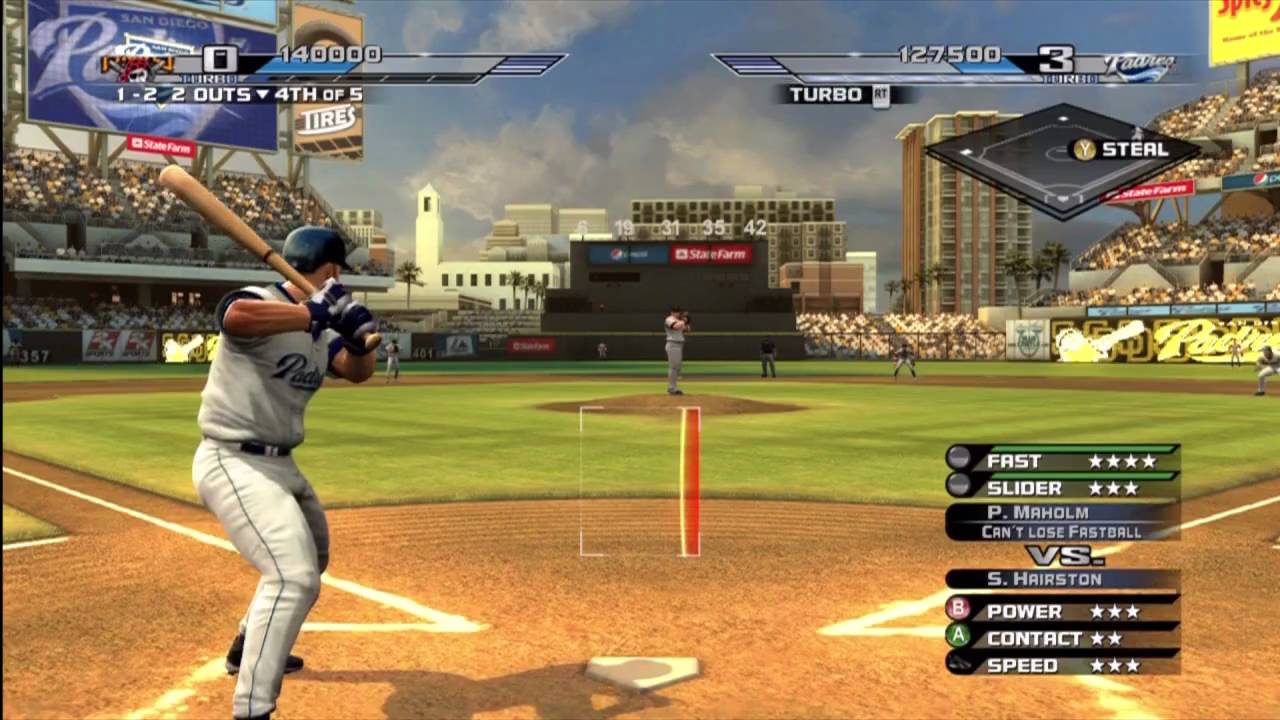Select the S. Hairston batter nameplate
The height and width of the screenshot is (720, 1280).
[x=1045, y=578]
